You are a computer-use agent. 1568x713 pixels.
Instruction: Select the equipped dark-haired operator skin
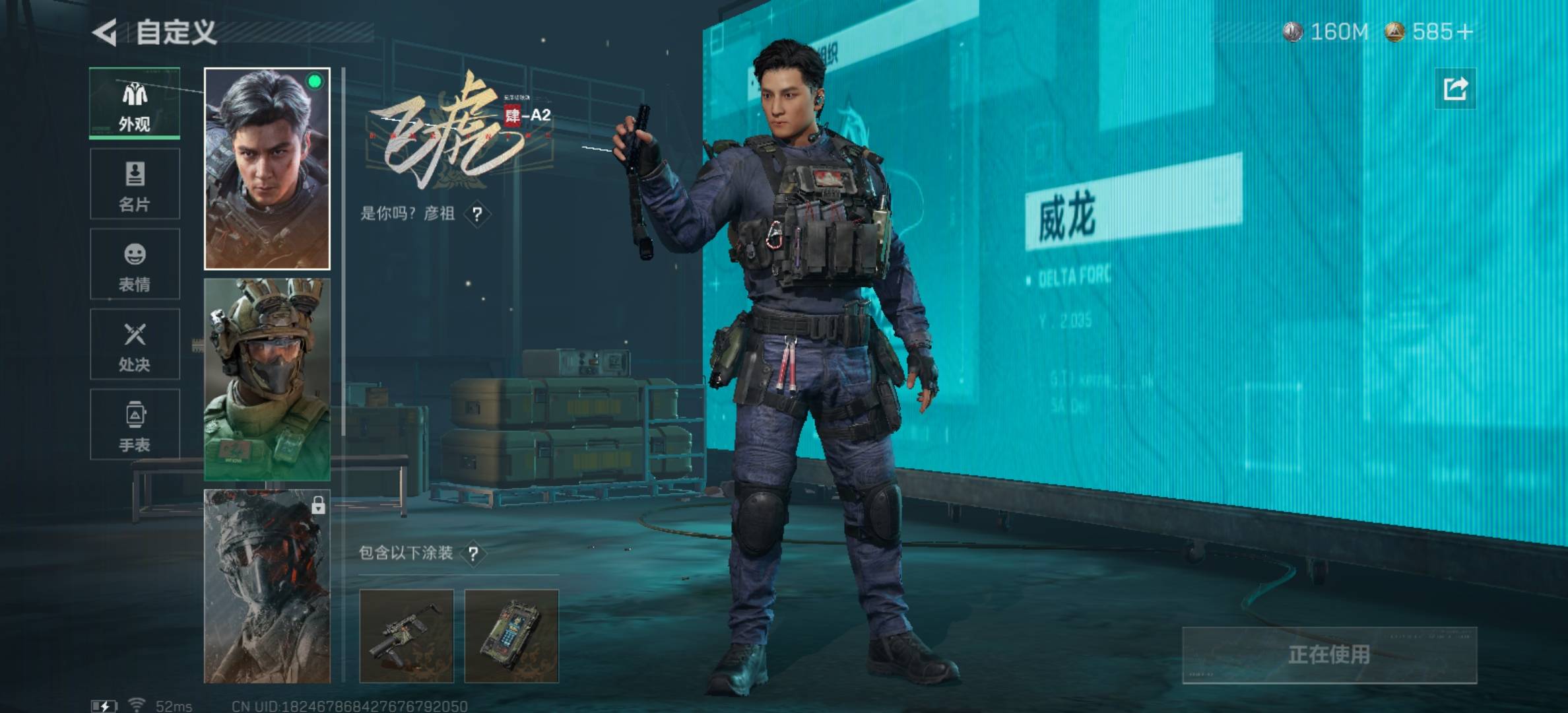(267, 169)
